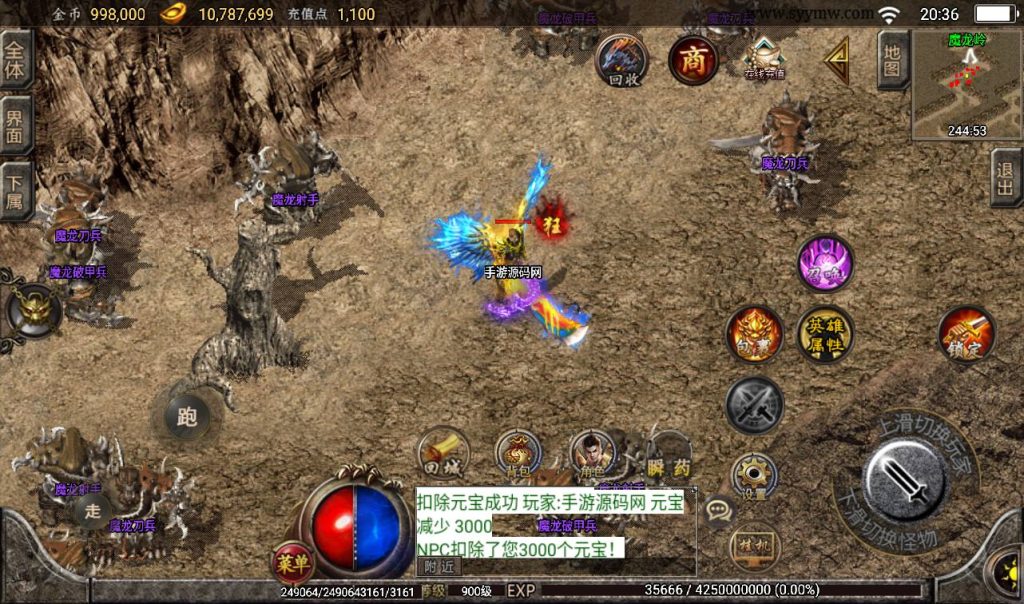Use the 回城 return-to-town scroll
This screenshot has height=604, width=1024.
tap(443, 452)
